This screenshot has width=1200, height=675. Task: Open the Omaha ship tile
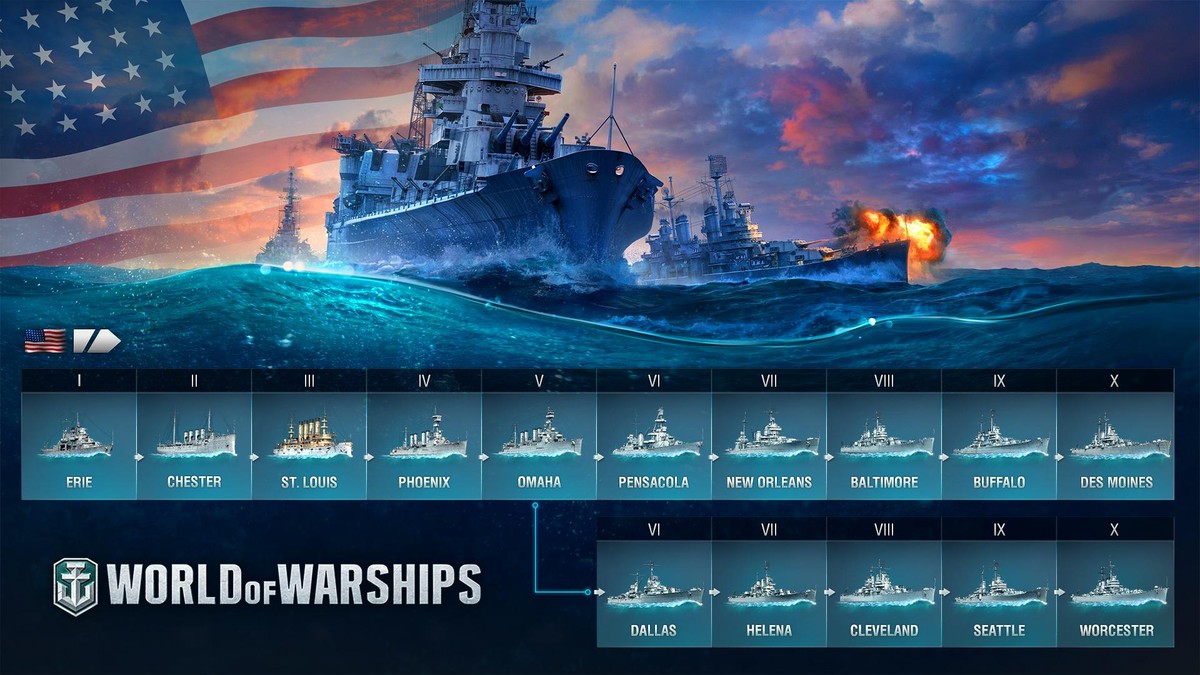pyautogui.click(x=539, y=445)
